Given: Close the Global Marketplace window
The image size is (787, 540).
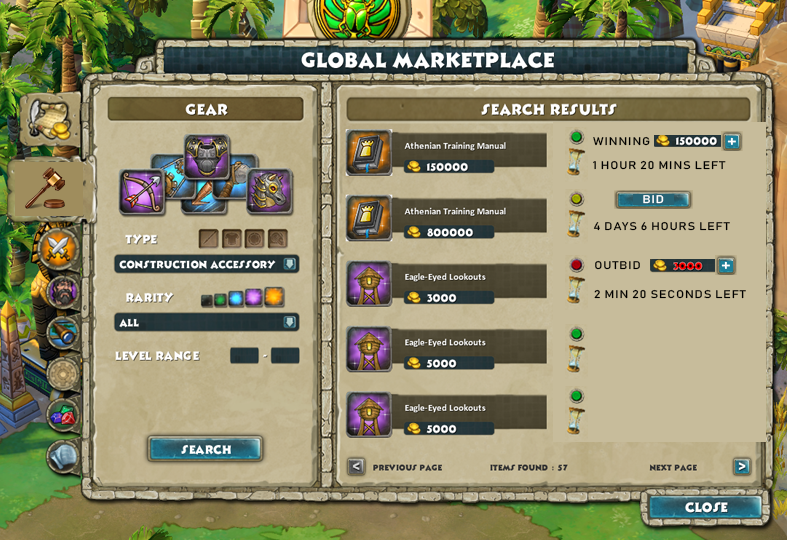Looking at the screenshot, I should (705, 507).
